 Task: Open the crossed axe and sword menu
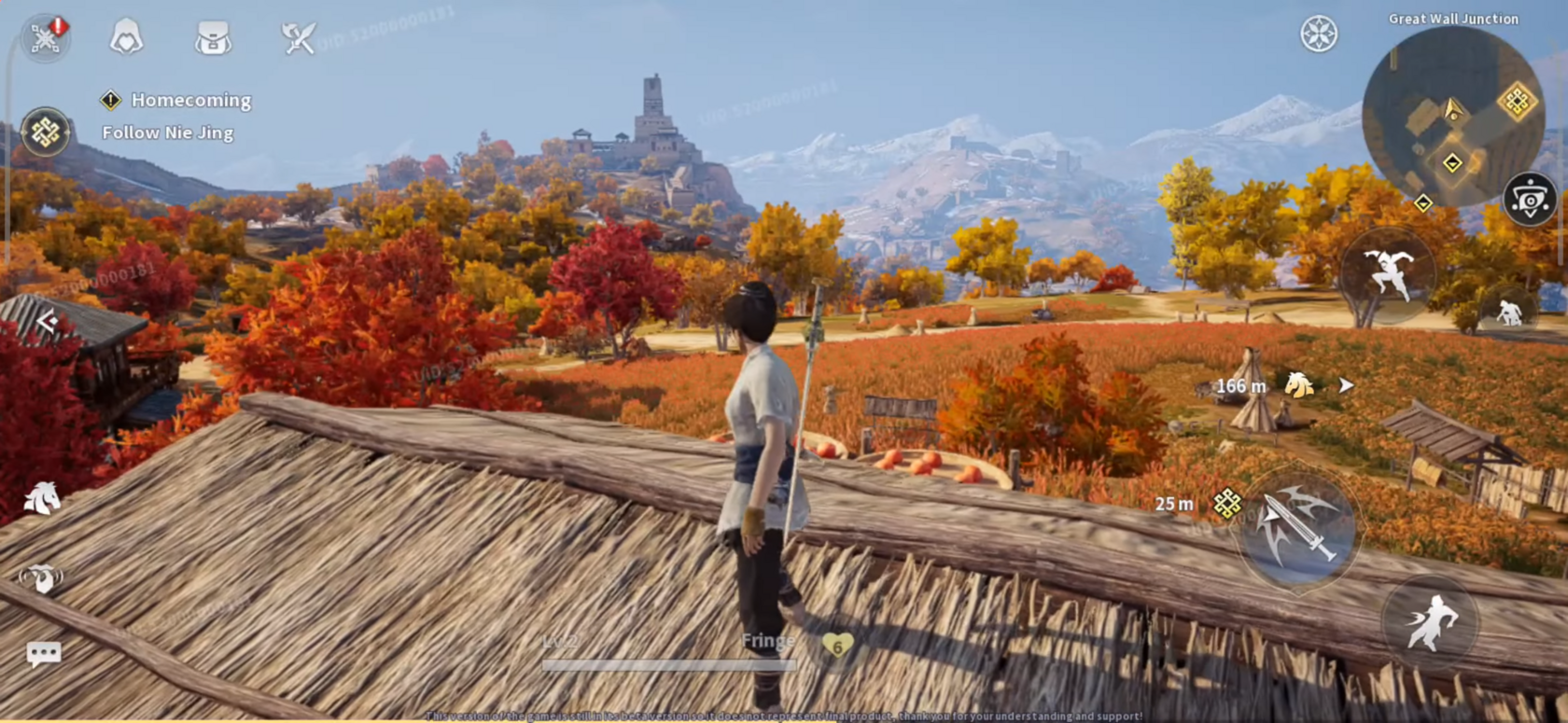point(299,38)
